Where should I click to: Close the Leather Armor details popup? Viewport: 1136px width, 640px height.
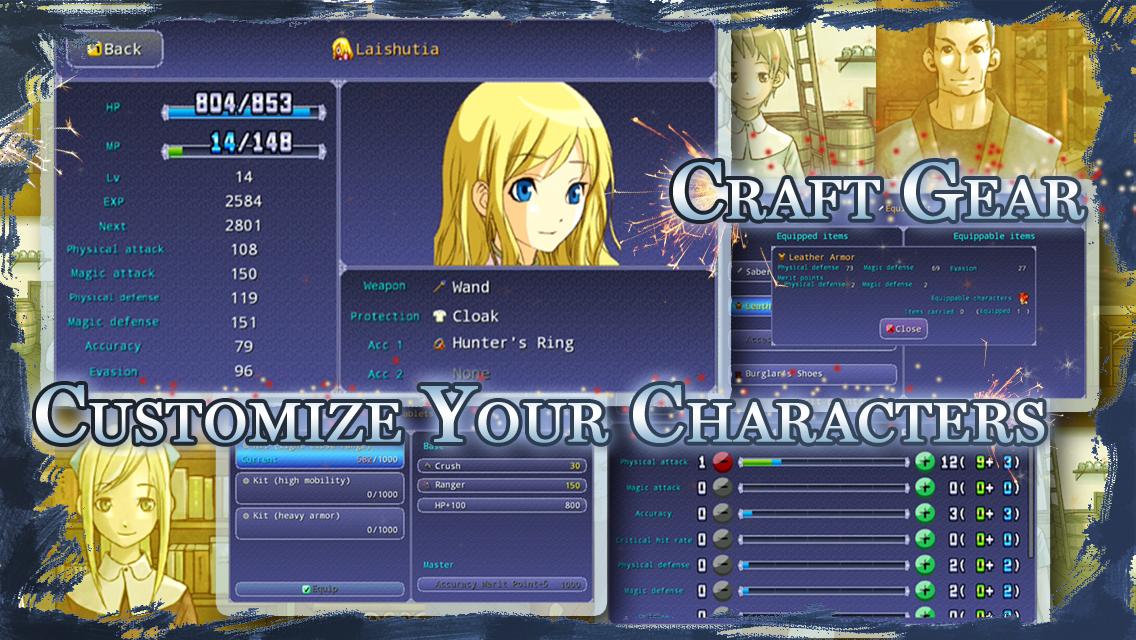coord(903,329)
